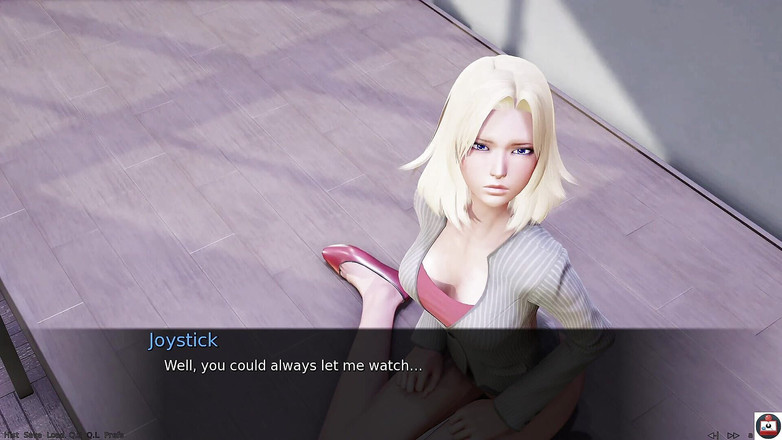Open the Prefs menu
Viewport: 782px width, 440px height.
[113, 435]
